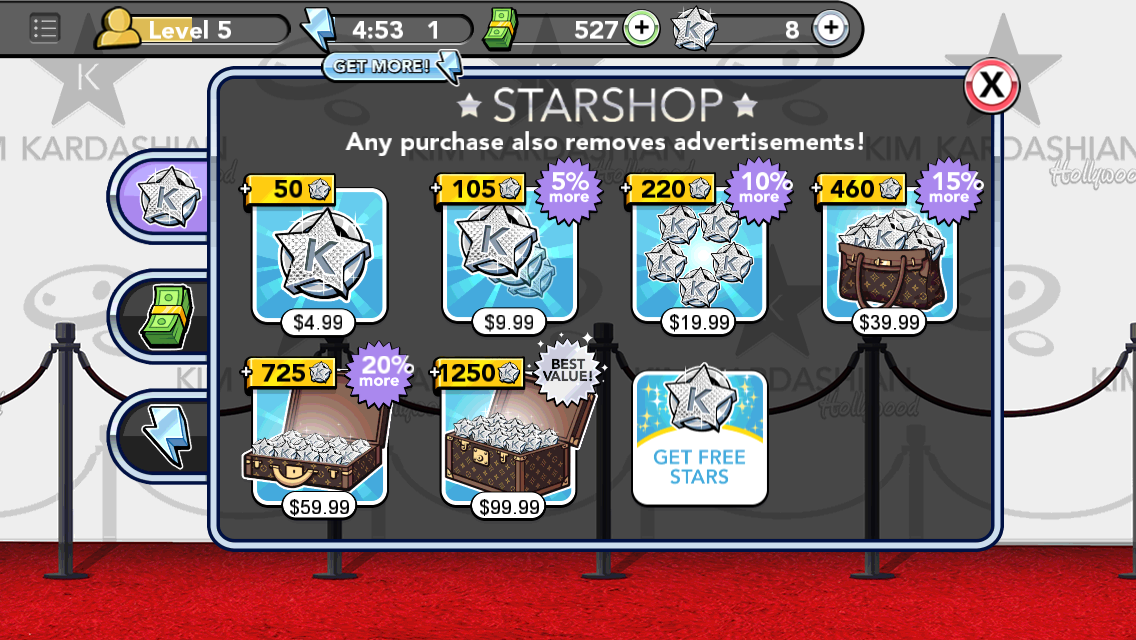Select the K stars shop tab
Image resolution: width=1136 pixels, height=640 pixels.
(x=167, y=197)
